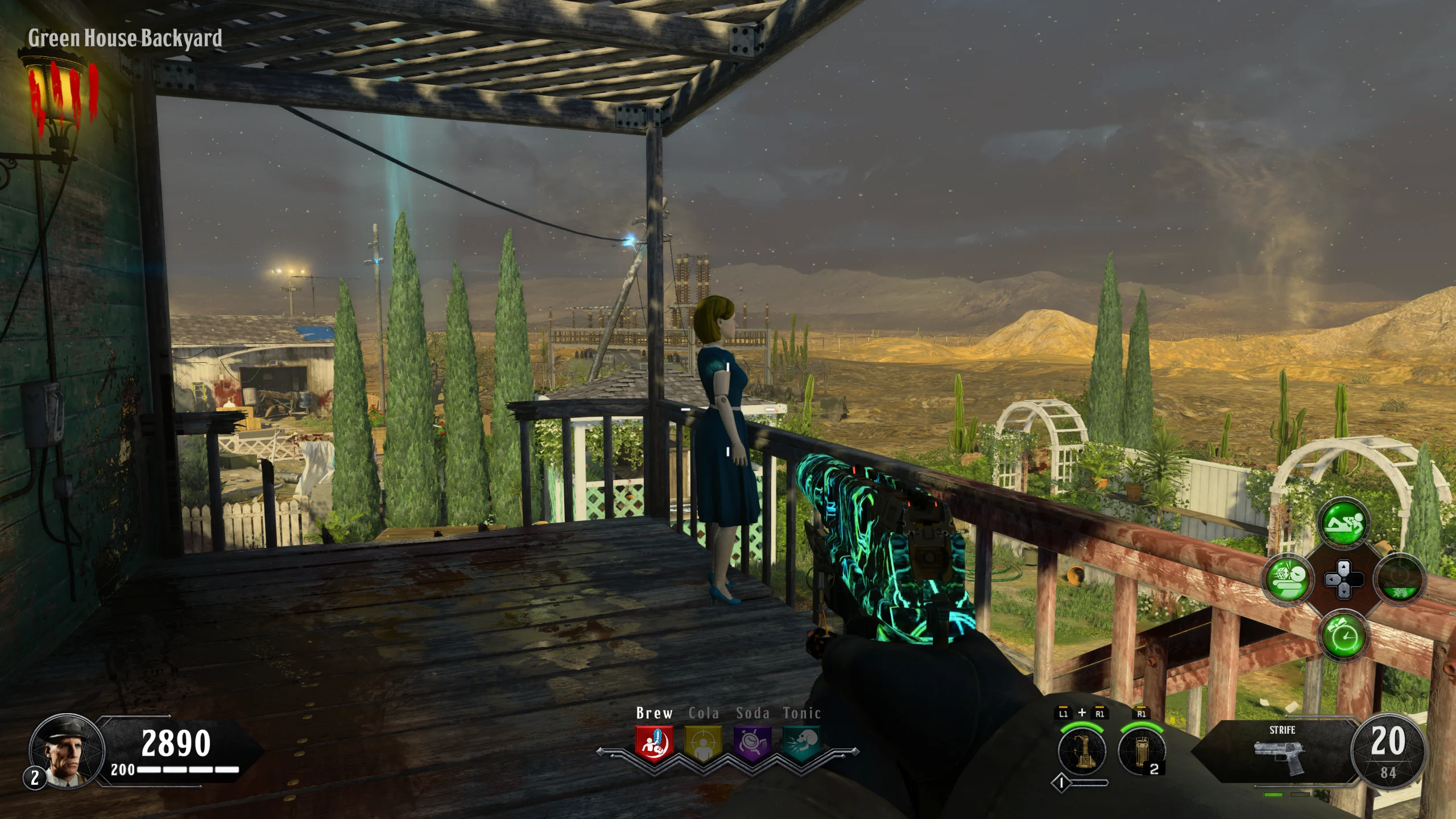
Task: Click the dimmed recharging elixir orb
Action: point(1399,580)
